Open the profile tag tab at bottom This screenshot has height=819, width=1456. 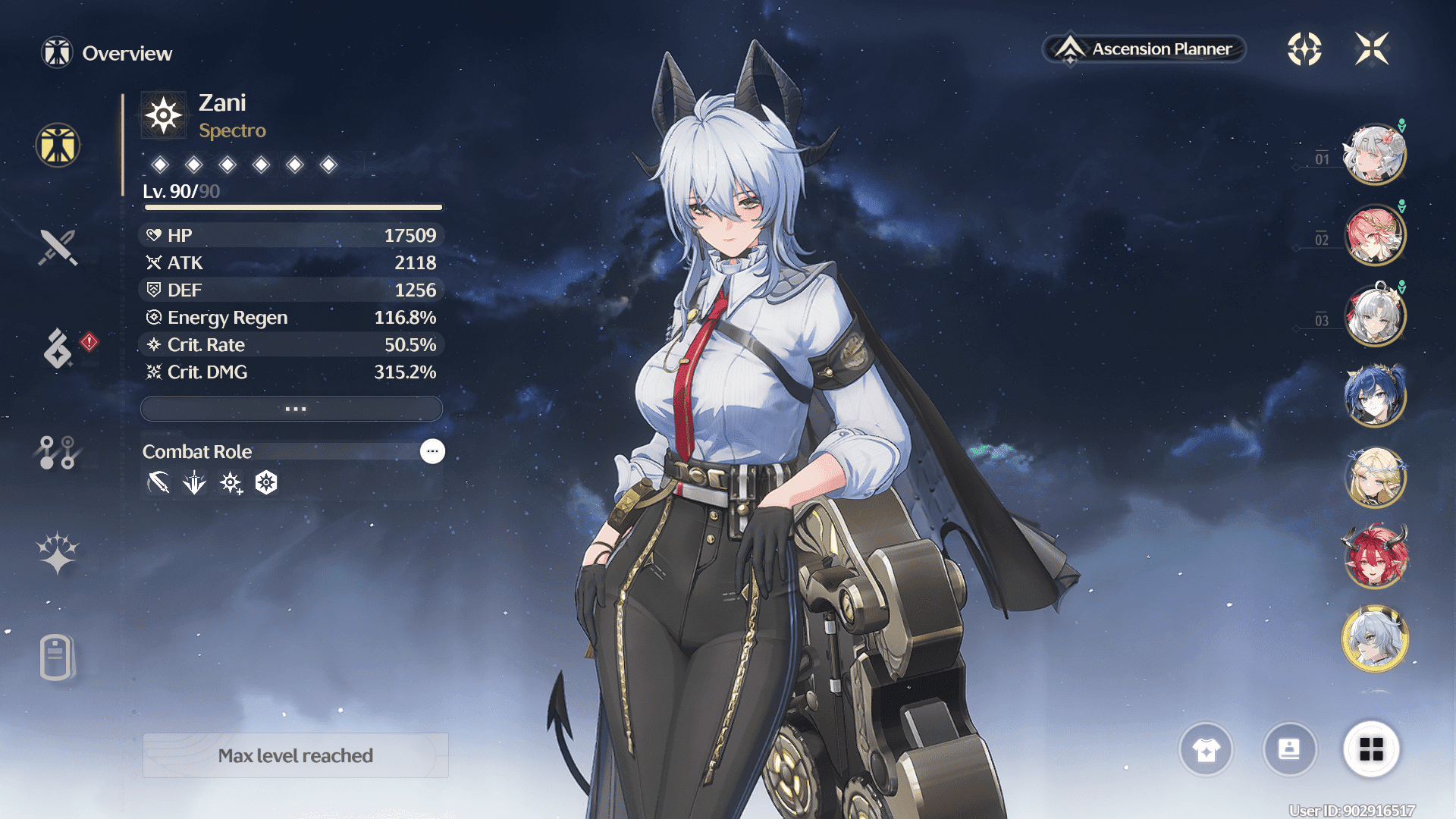58,657
